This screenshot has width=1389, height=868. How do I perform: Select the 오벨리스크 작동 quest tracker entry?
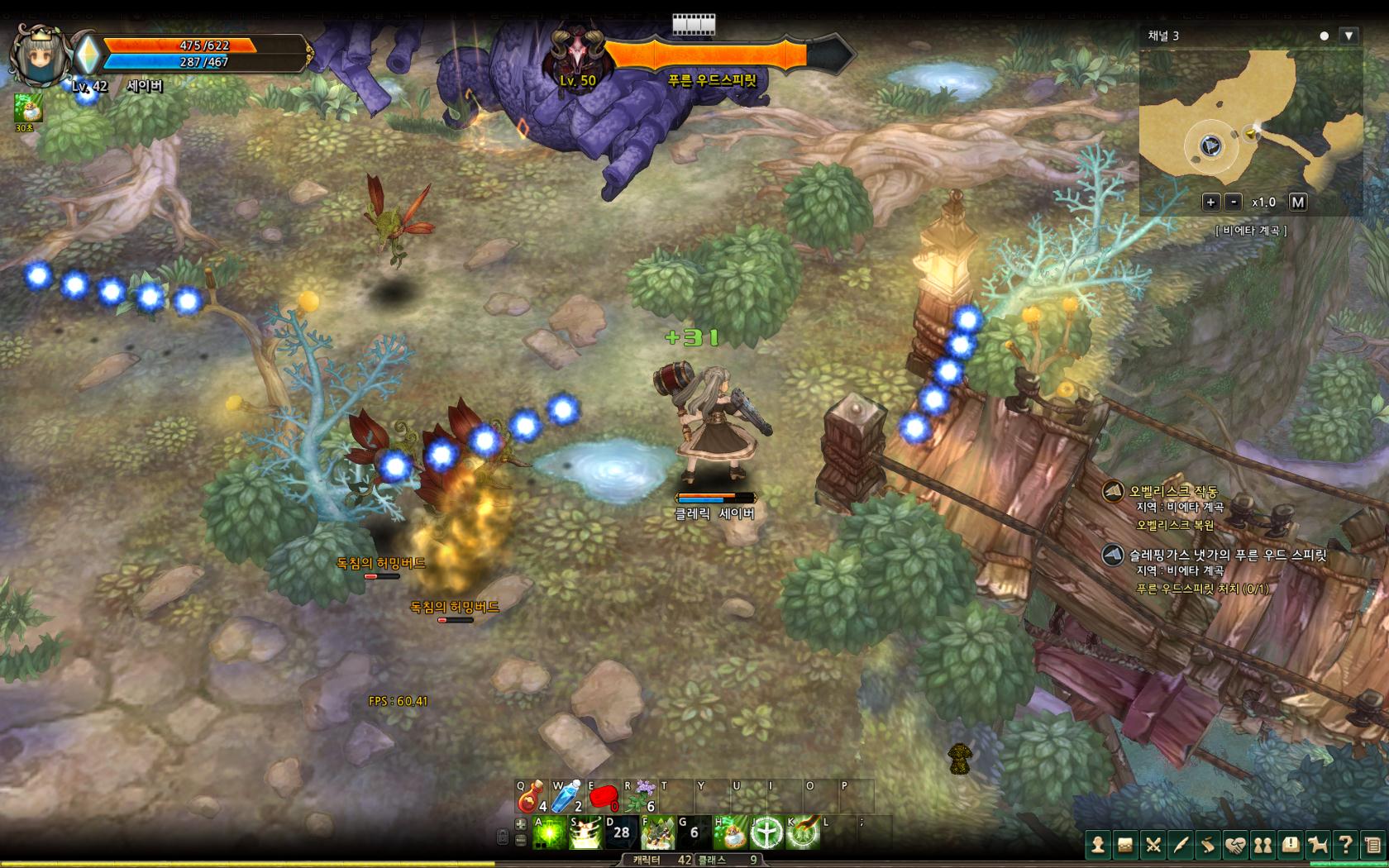tap(1173, 492)
